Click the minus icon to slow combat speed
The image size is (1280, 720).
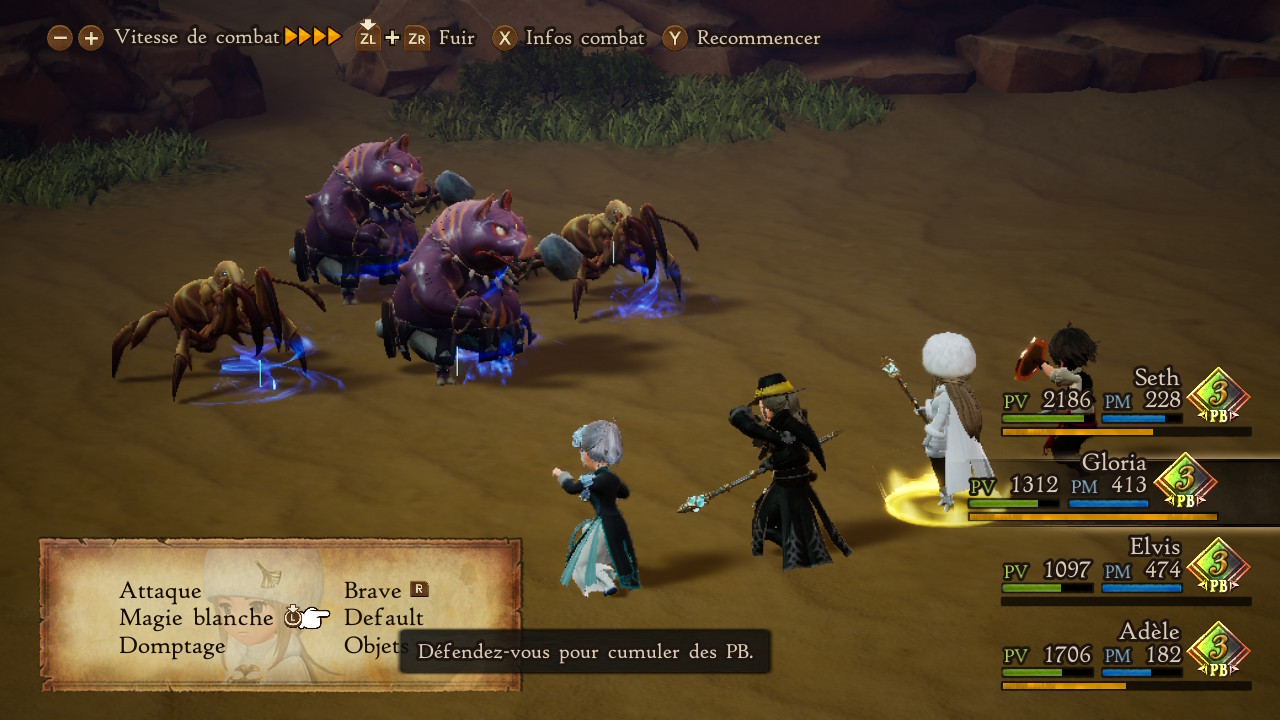[60, 37]
